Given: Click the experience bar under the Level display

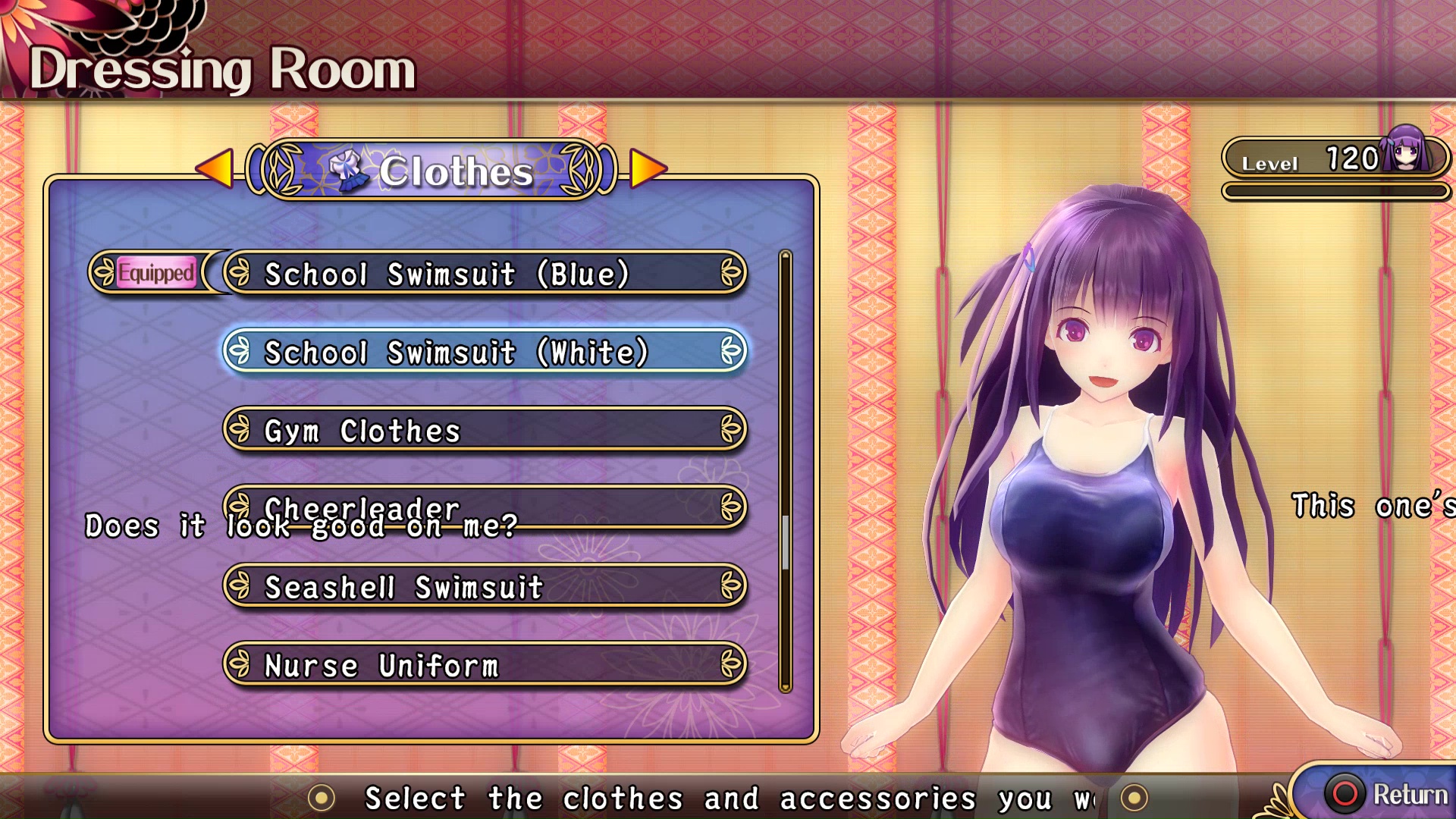Looking at the screenshot, I should 1336,191.
